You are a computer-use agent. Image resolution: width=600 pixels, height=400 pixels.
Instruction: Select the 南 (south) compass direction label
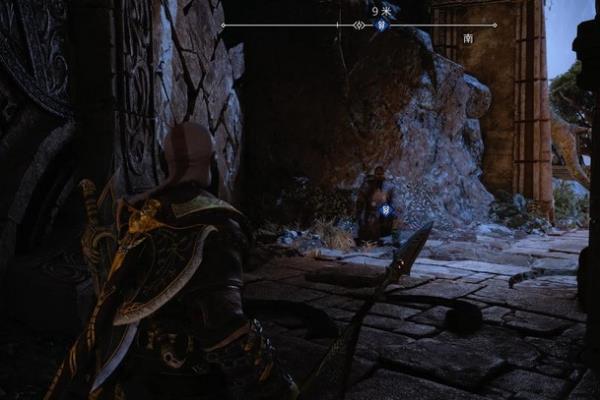(x=468, y=38)
